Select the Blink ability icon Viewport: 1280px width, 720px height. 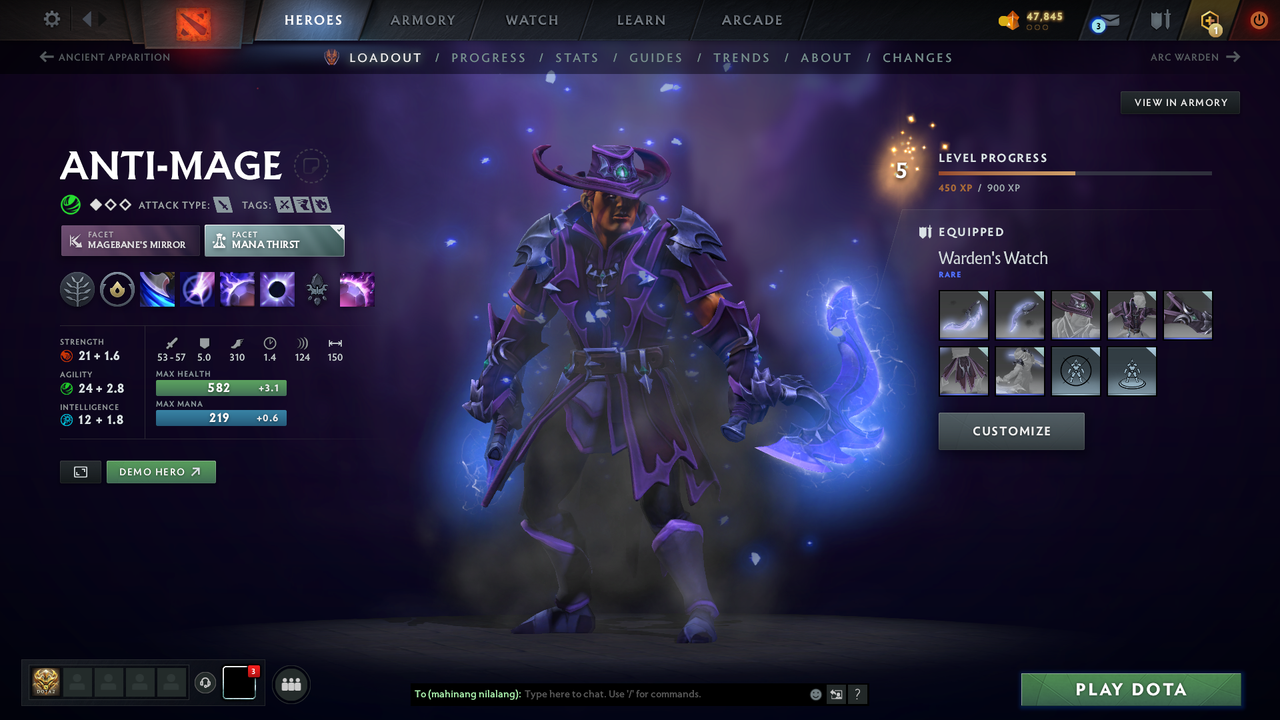click(197, 289)
